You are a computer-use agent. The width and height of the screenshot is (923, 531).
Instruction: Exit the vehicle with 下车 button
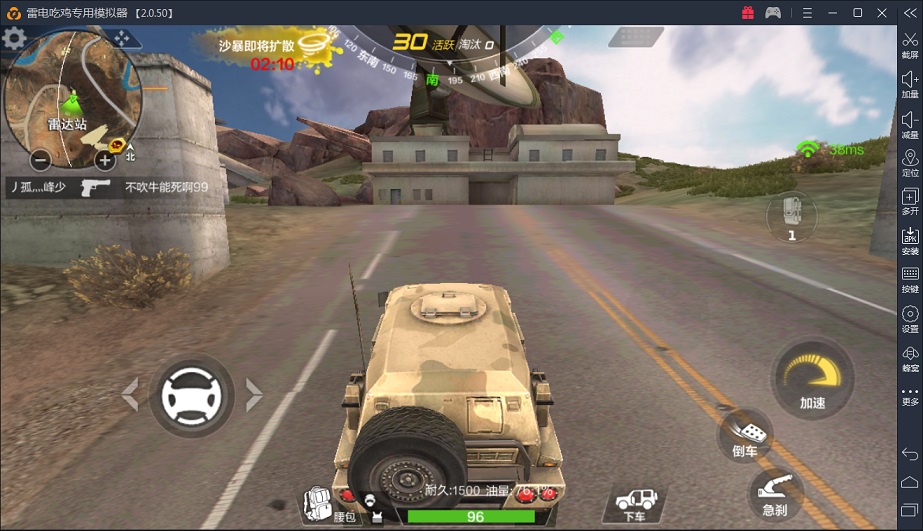(x=635, y=503)
